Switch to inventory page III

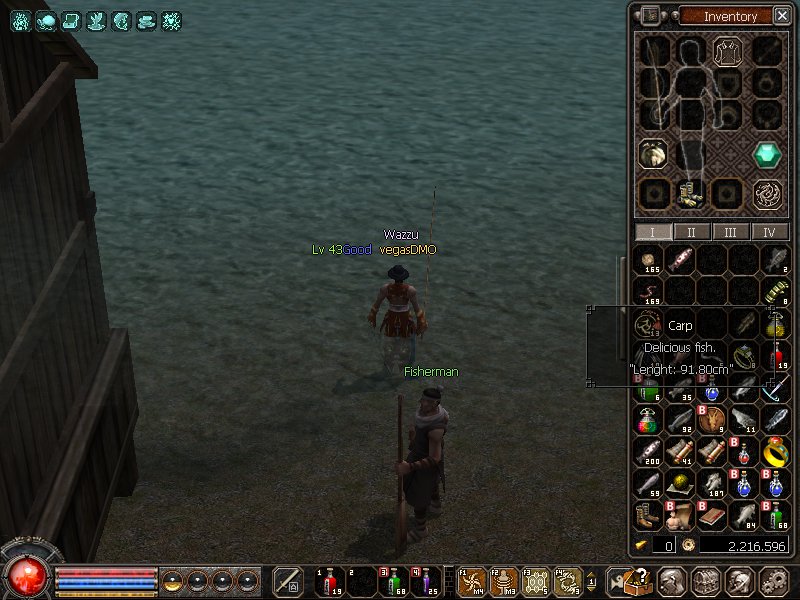(731, 232)
